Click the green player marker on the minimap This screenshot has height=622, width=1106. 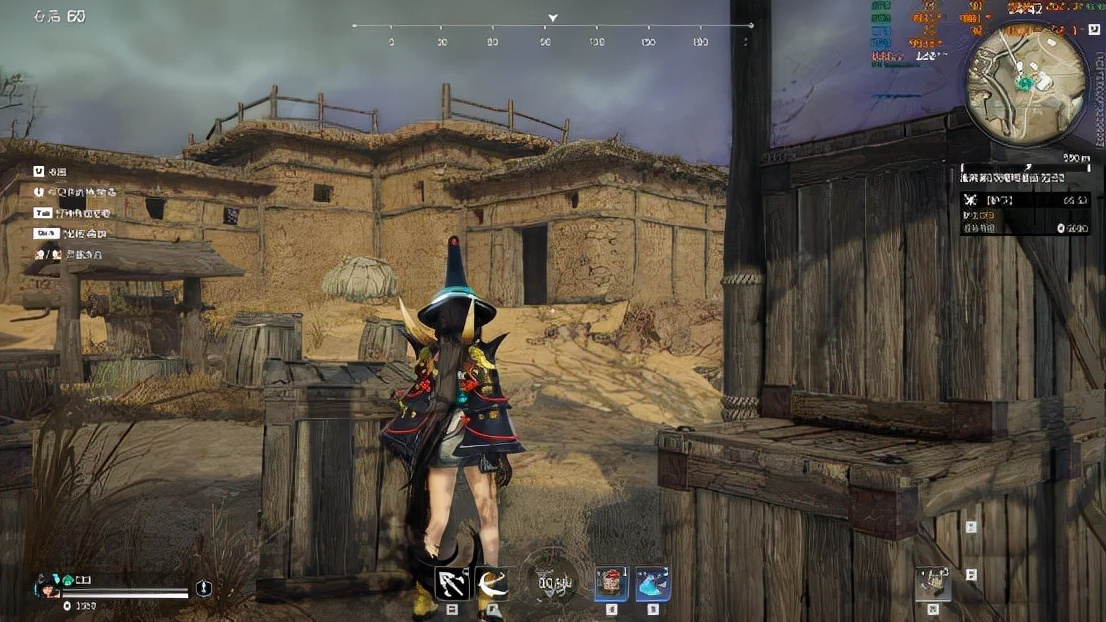point(1024,82)
